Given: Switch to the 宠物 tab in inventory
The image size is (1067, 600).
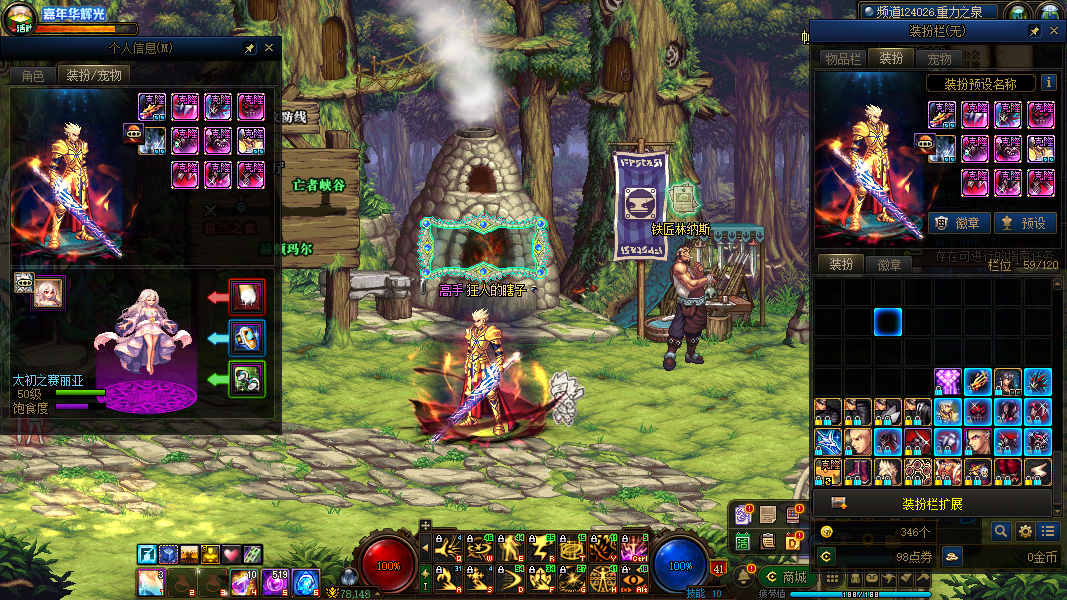Looking at the screenshot, I should click(x=939, y=59).
